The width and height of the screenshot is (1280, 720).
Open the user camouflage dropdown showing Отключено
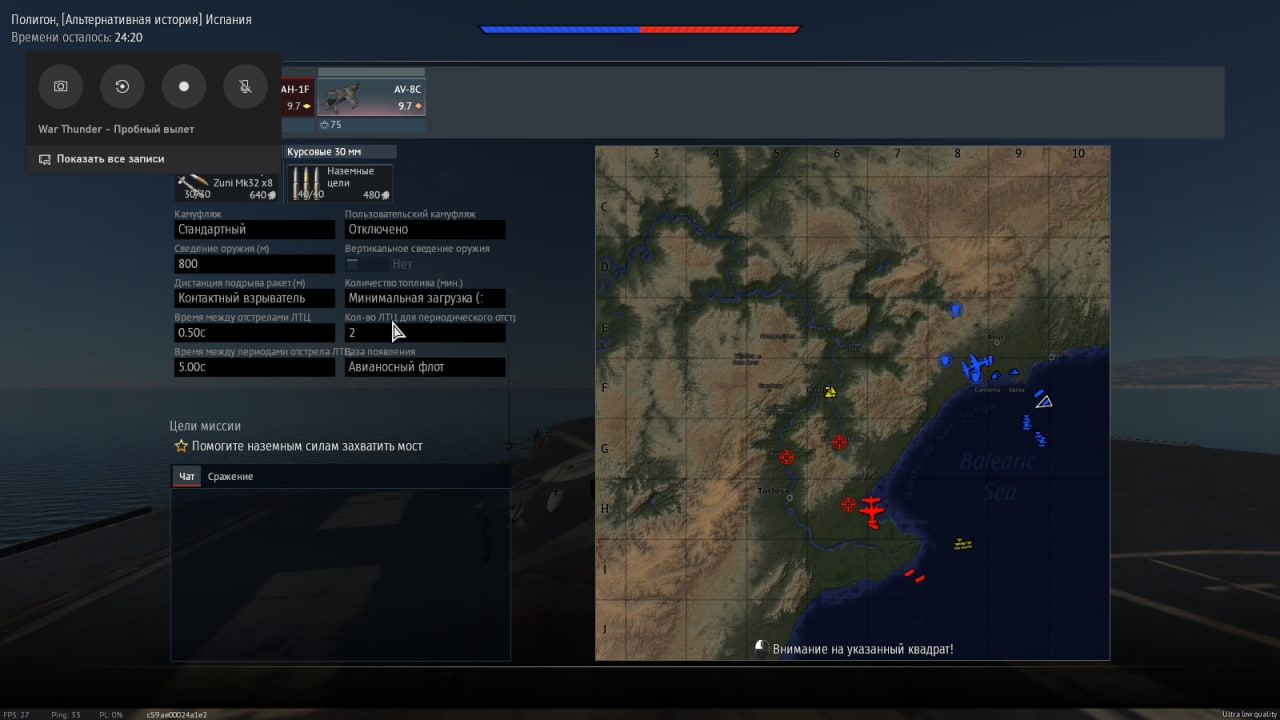(x=424, y=230)
